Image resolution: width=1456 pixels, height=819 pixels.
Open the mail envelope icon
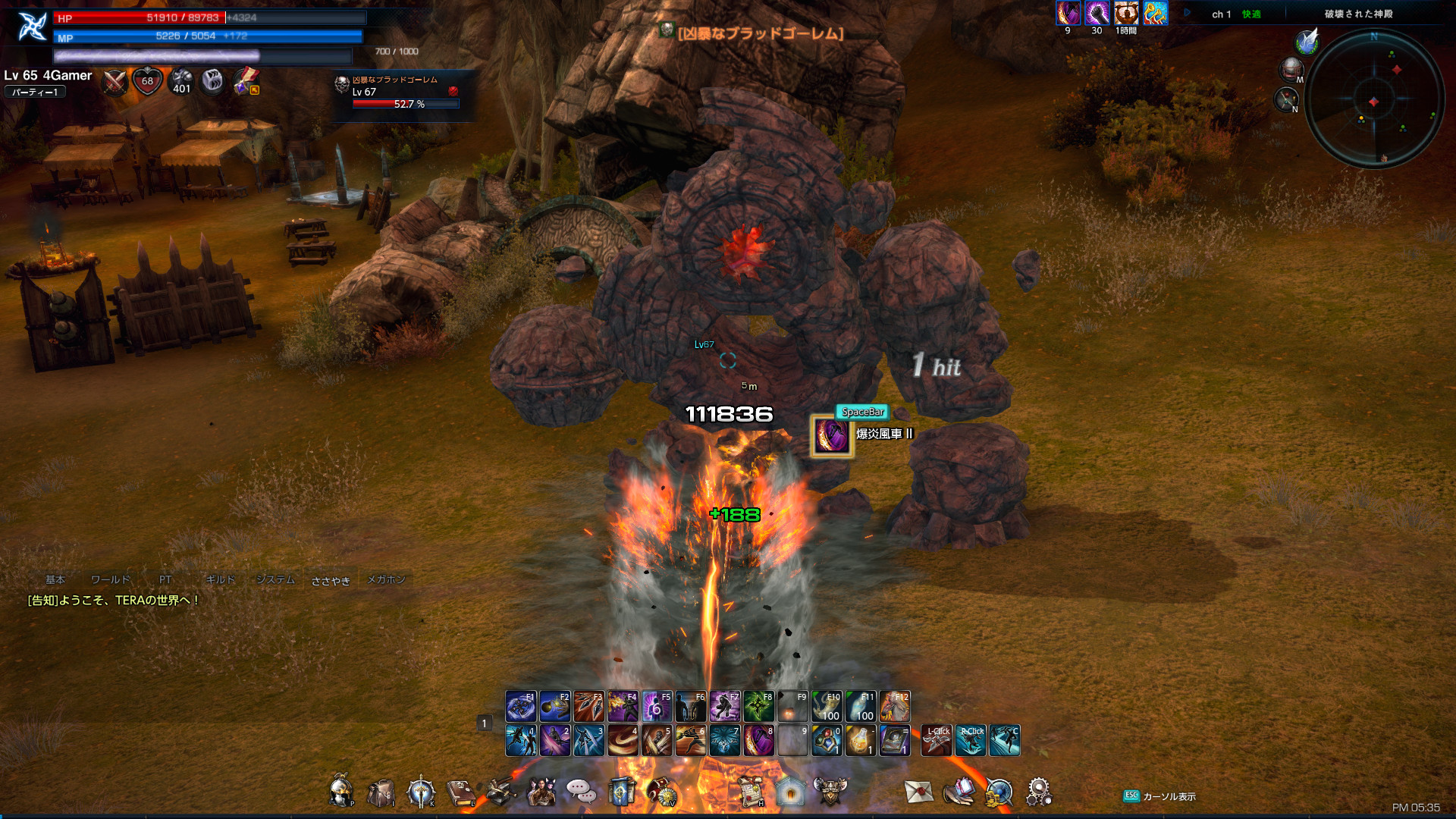[x=918, y=792]
